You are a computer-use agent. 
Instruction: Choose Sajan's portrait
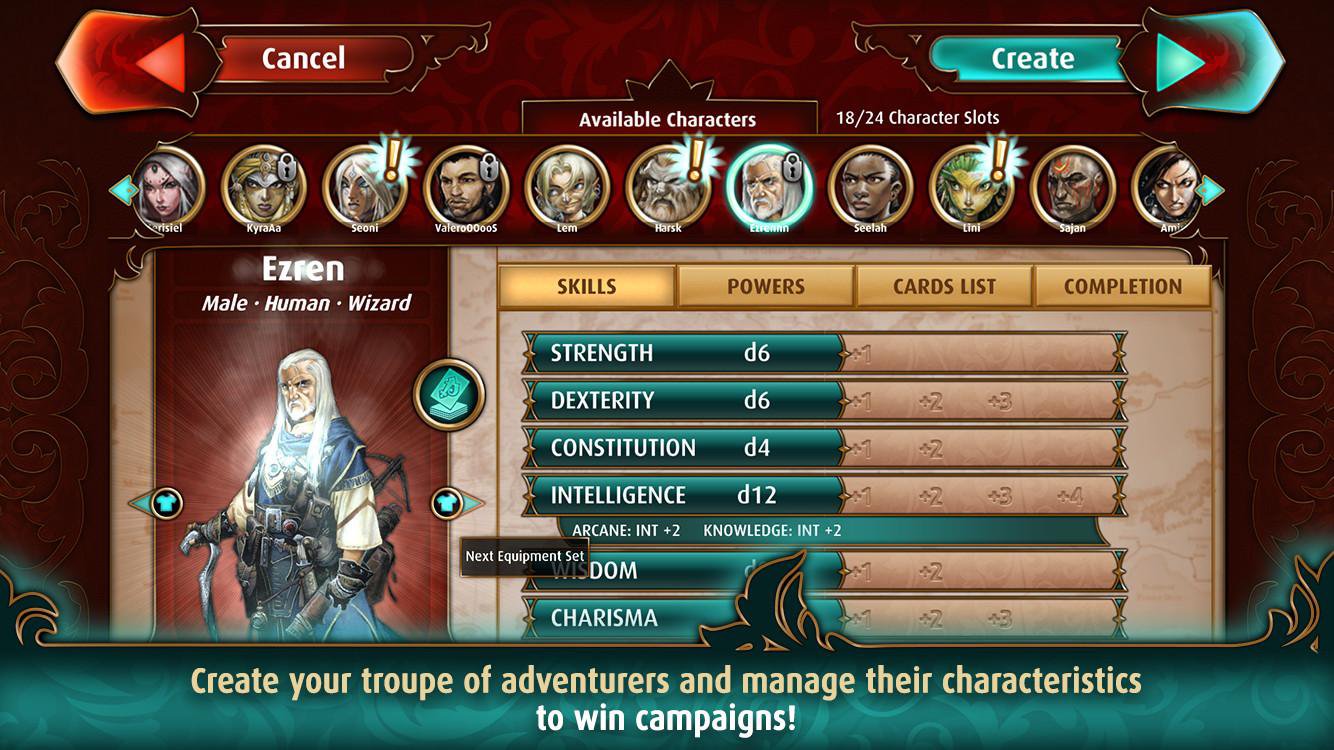pos(1072,186)
